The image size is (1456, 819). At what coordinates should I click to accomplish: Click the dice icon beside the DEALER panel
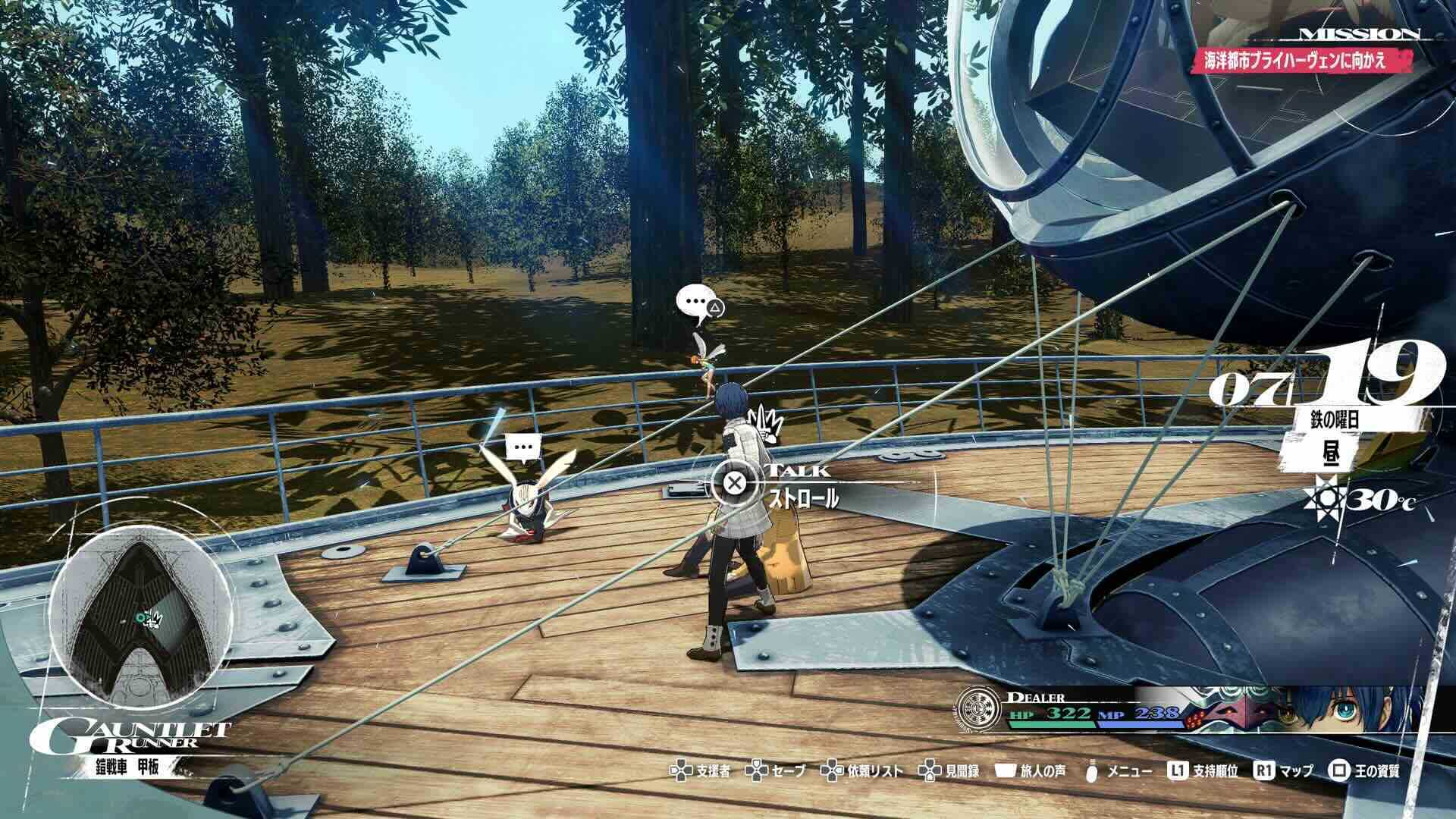pos(1192,720)
